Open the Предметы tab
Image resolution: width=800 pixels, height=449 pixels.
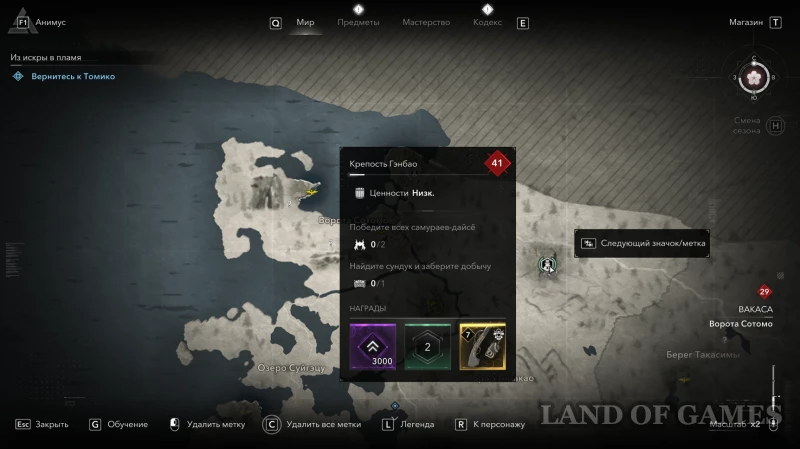(358, 22)
